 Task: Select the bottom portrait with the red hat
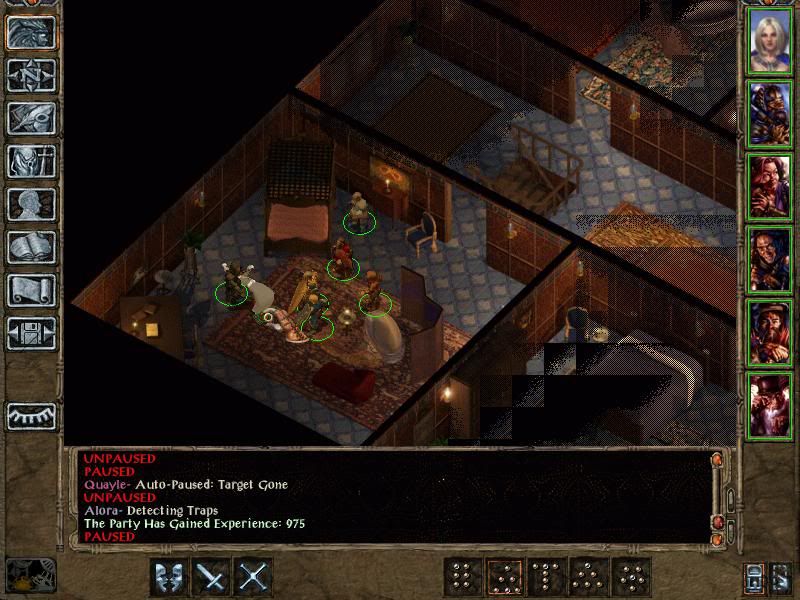pyautogui.click(x=770, y=404)
